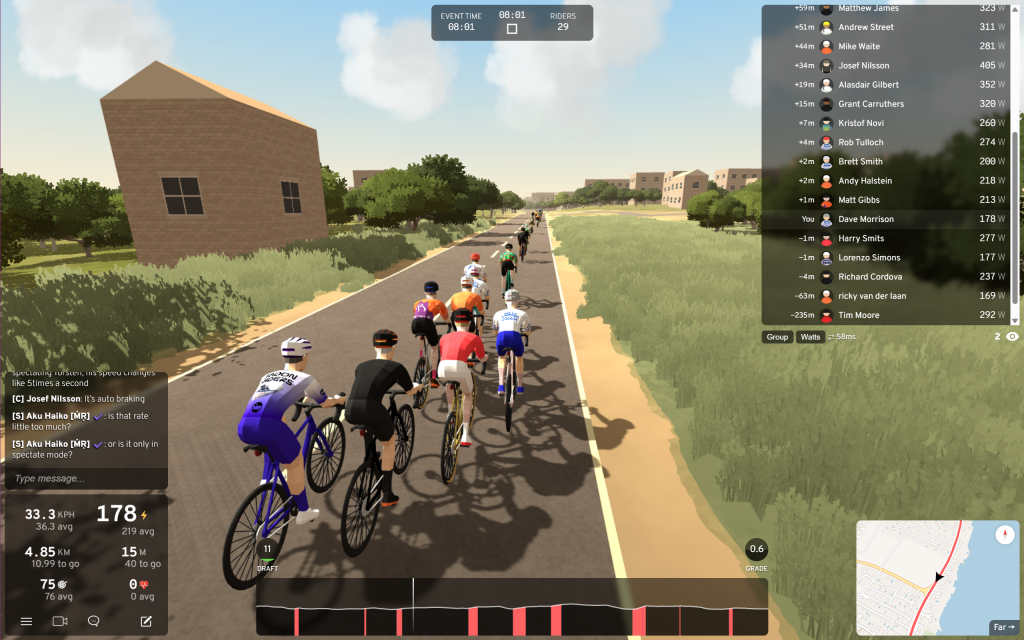Switch the Watts display button
The image size is (1024, 640).
click(810, 337)
